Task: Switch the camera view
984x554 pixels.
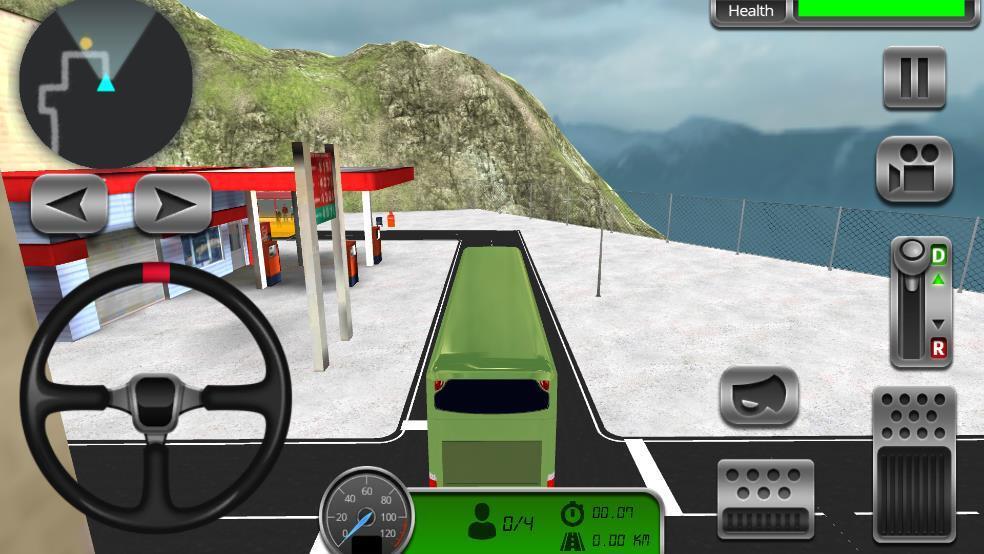Action: (914, 170)
